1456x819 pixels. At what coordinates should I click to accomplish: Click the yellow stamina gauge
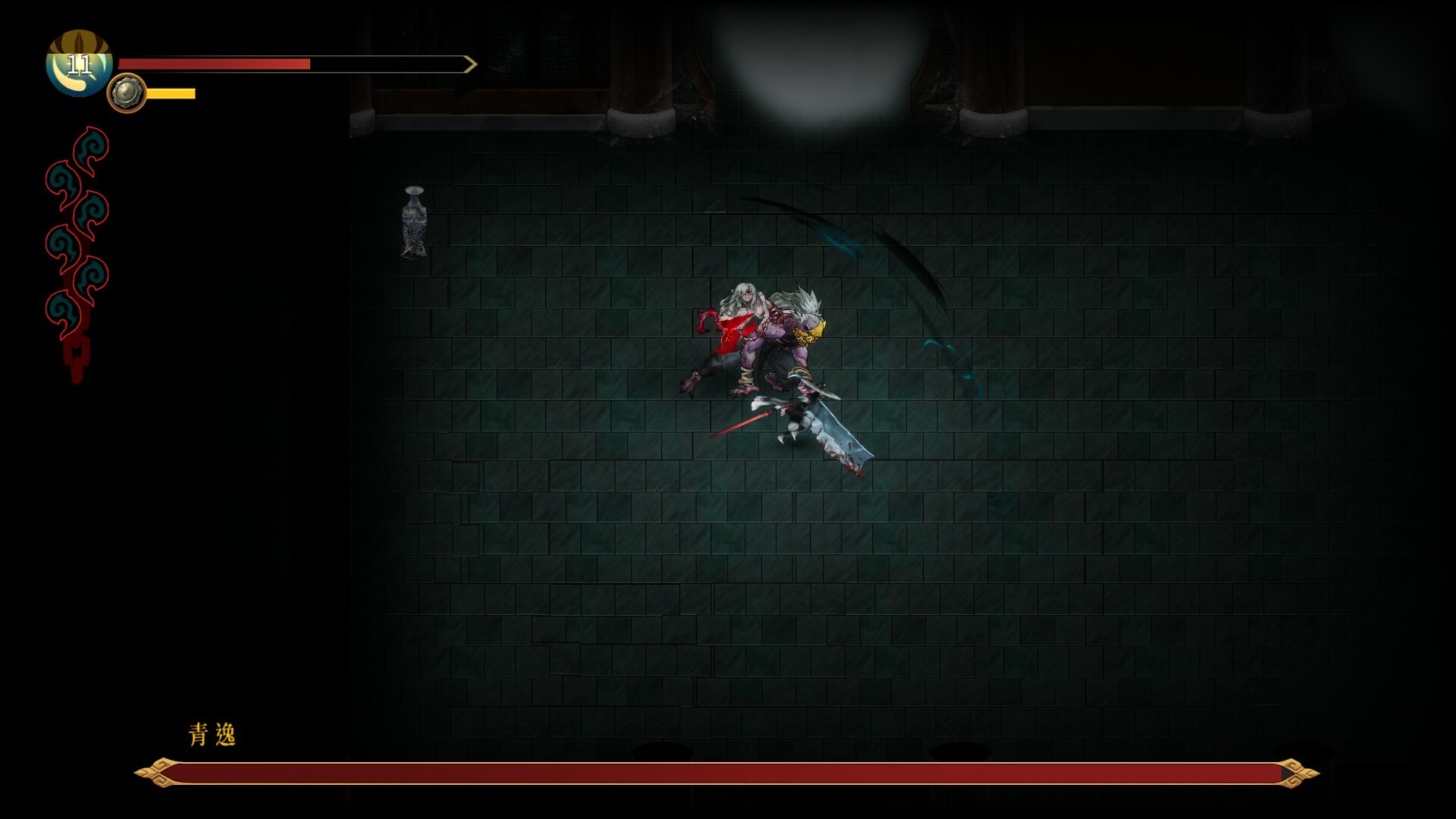click(x=171, y=93)
